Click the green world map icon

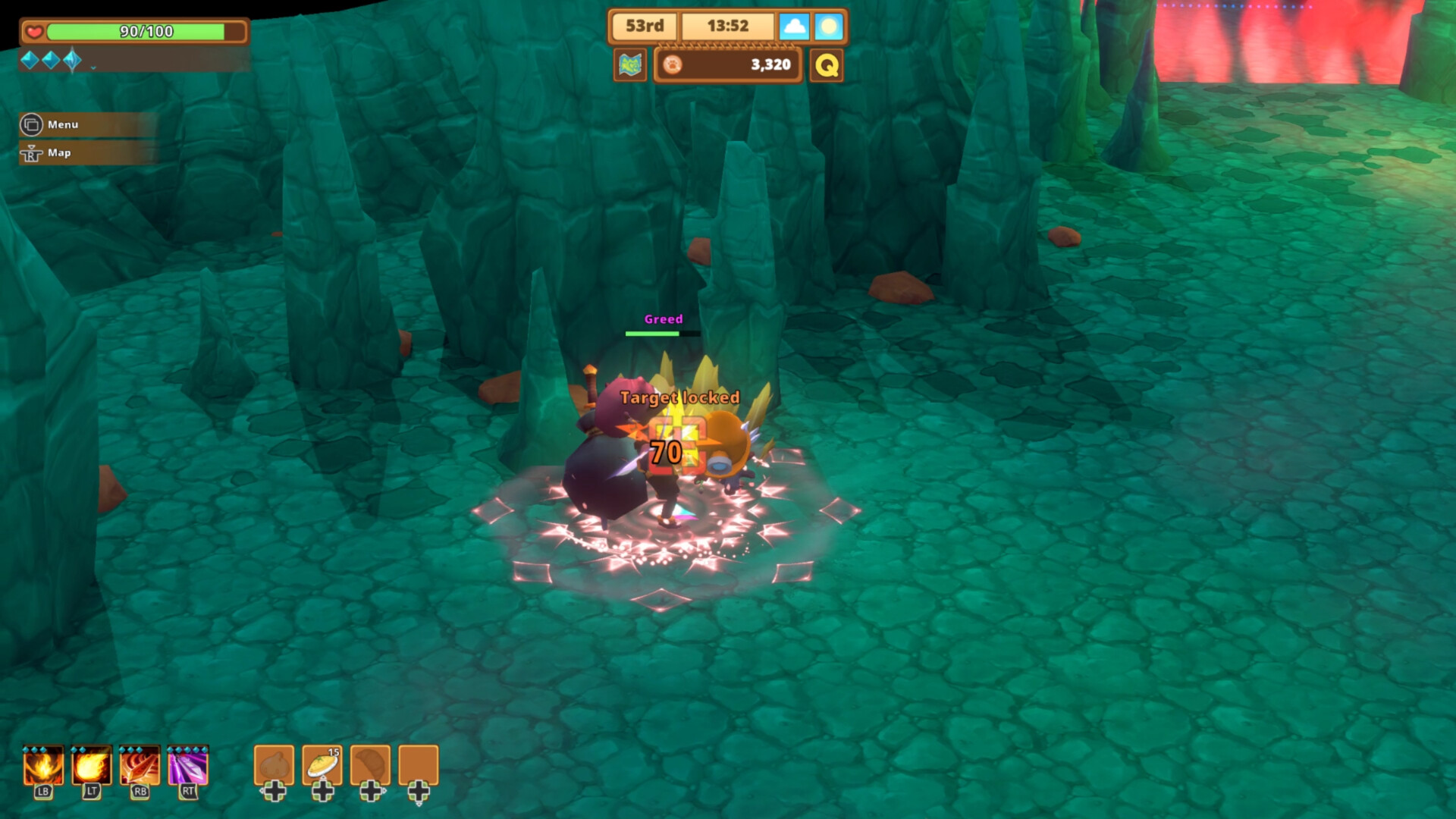629,65
